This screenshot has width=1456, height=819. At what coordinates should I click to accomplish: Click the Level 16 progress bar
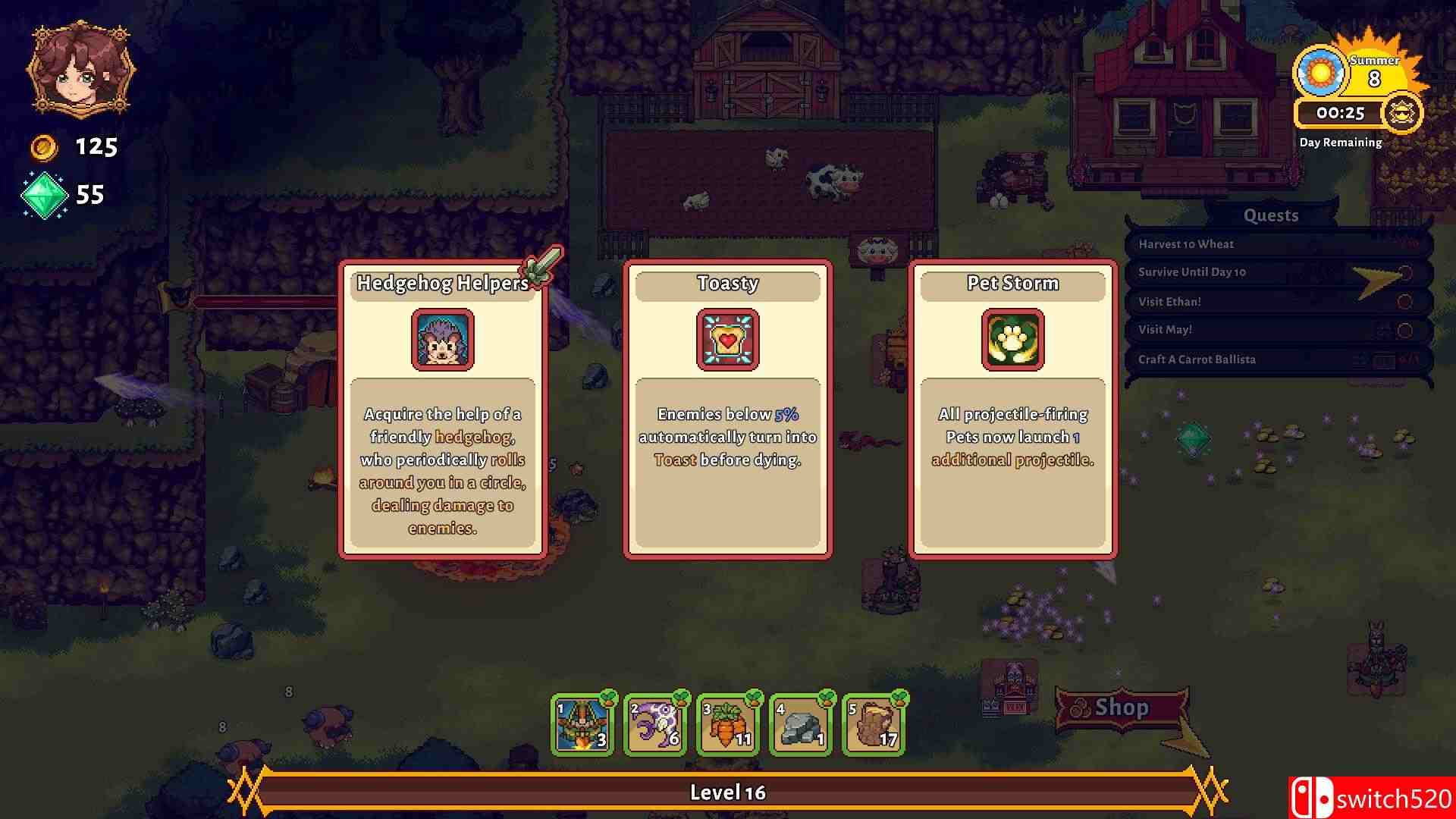tap(728, 792)
